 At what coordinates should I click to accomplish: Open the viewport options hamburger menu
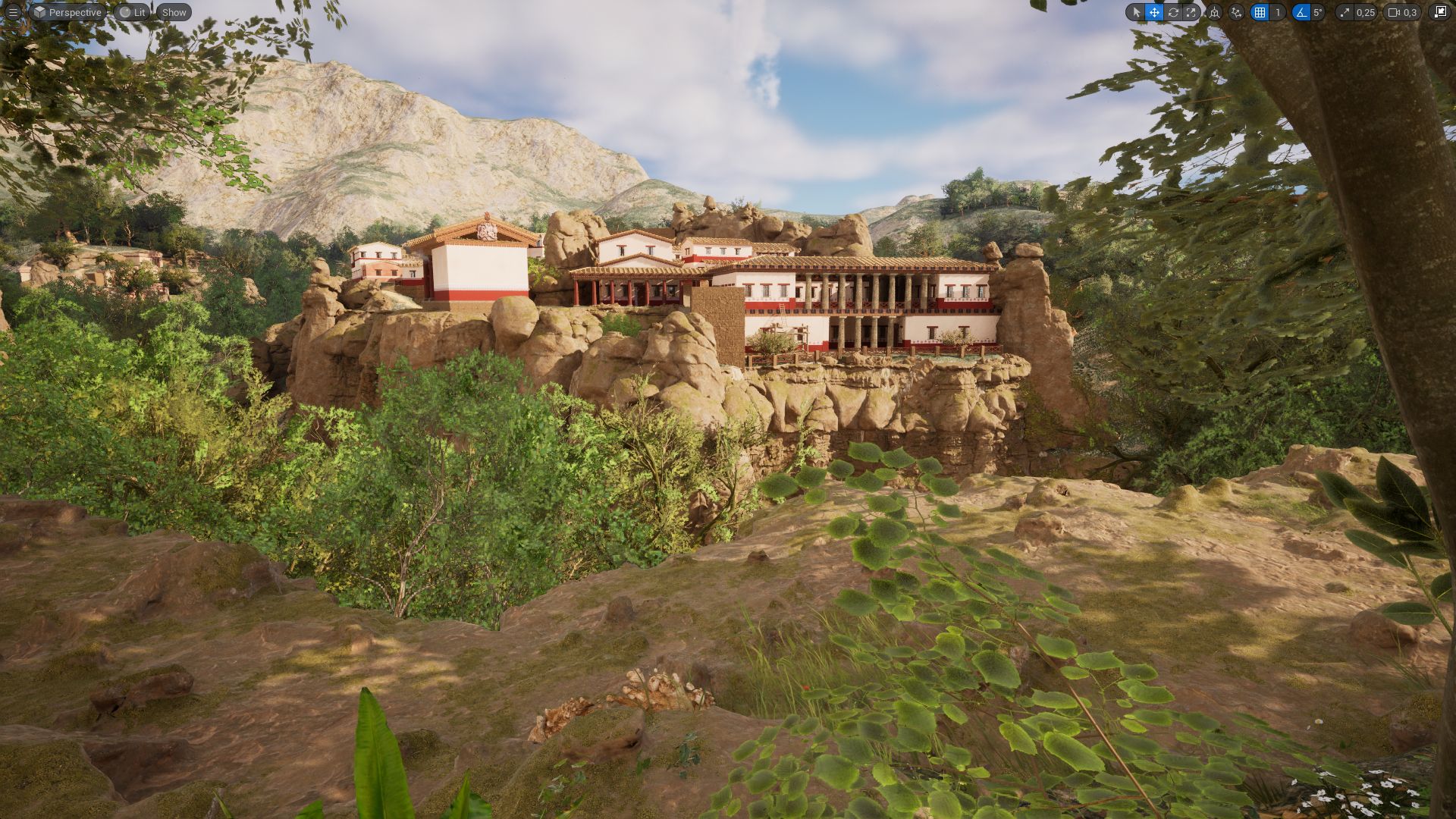(x=12, y=12)
